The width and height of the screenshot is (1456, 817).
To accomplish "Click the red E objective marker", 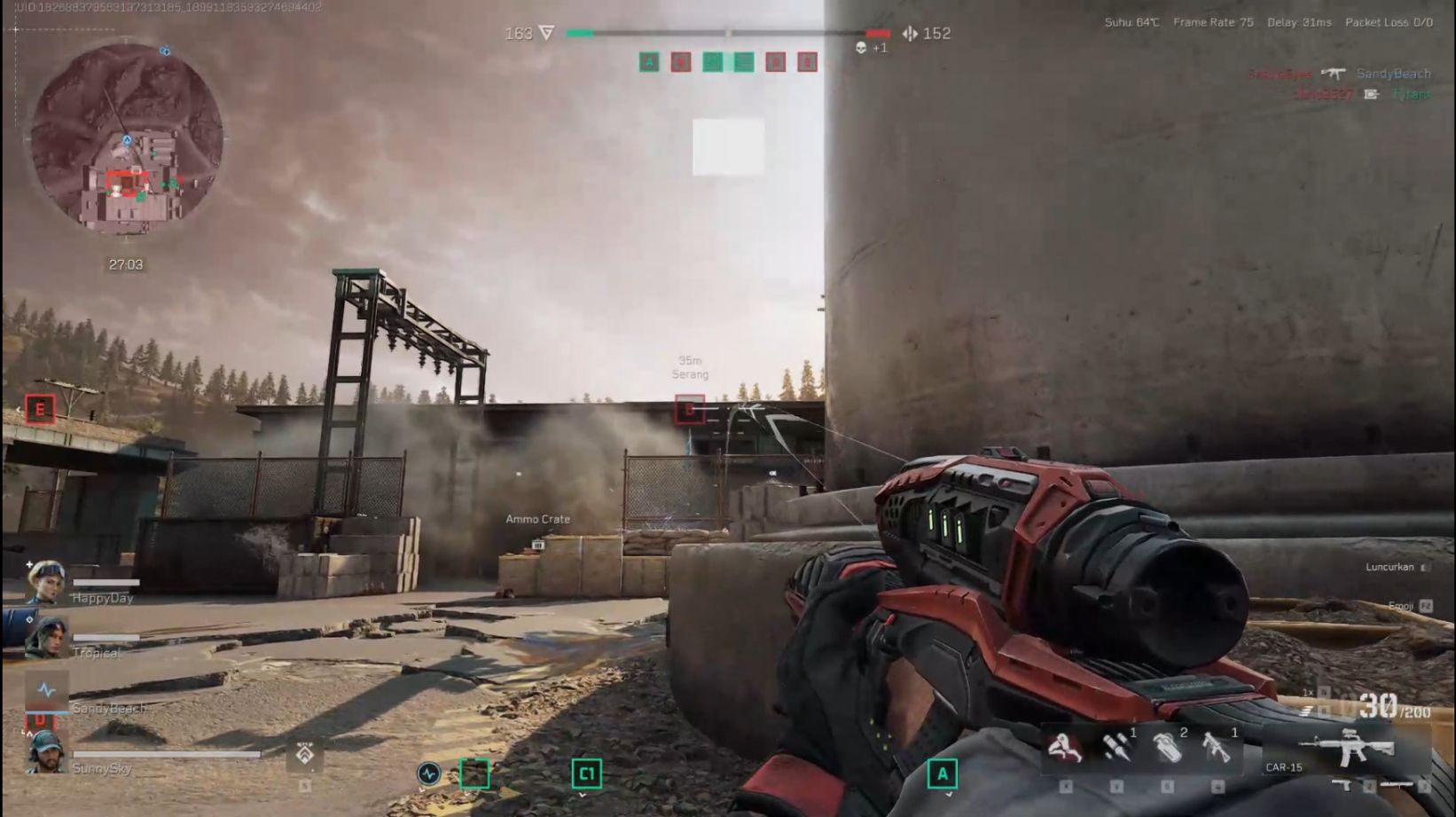I will pos(40,409).
